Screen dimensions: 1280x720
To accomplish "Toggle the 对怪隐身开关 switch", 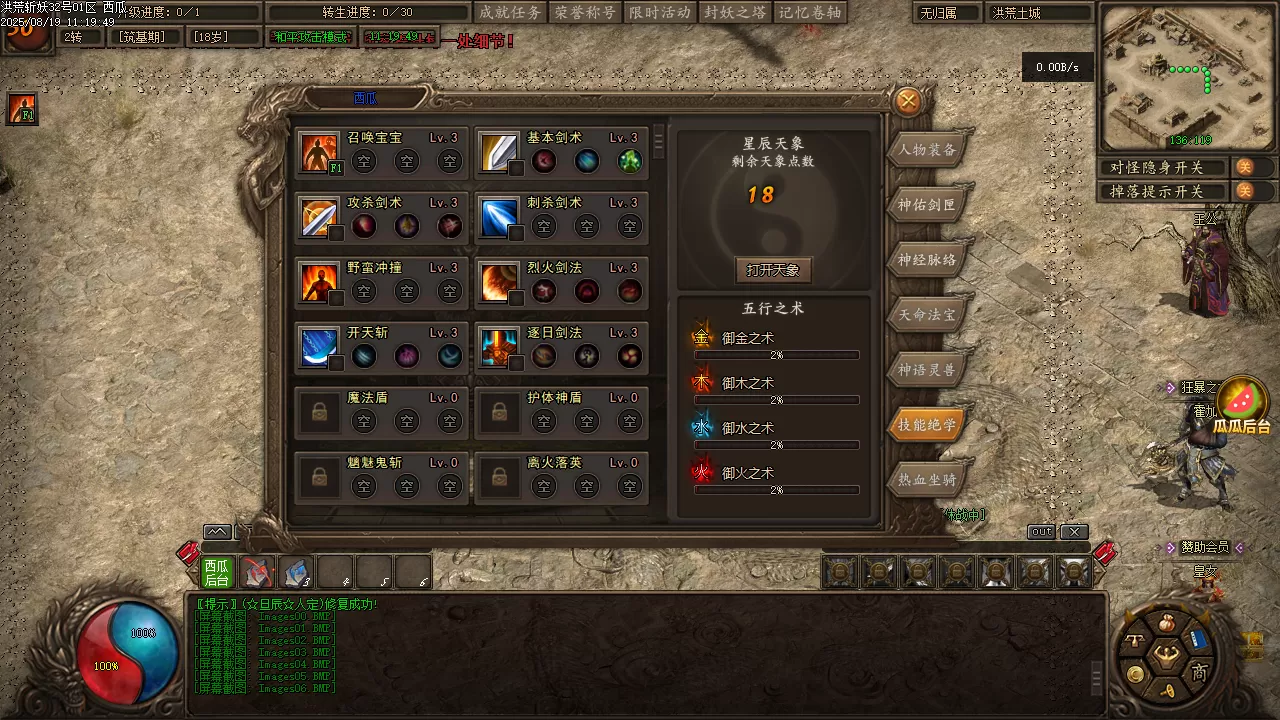I will pos(1245,167).
